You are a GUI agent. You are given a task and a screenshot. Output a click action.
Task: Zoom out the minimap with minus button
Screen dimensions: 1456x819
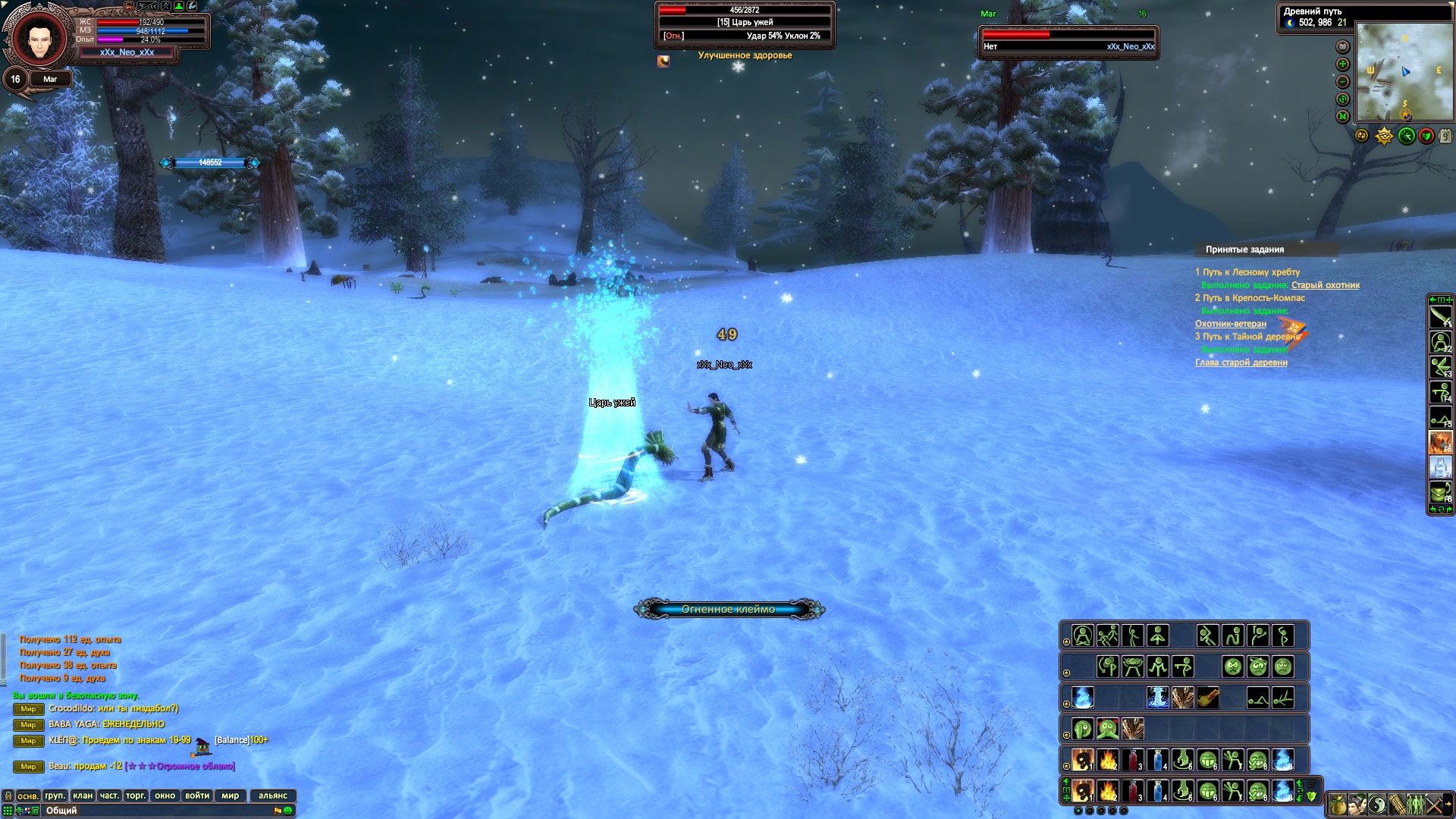click(x=1342, y=82)
